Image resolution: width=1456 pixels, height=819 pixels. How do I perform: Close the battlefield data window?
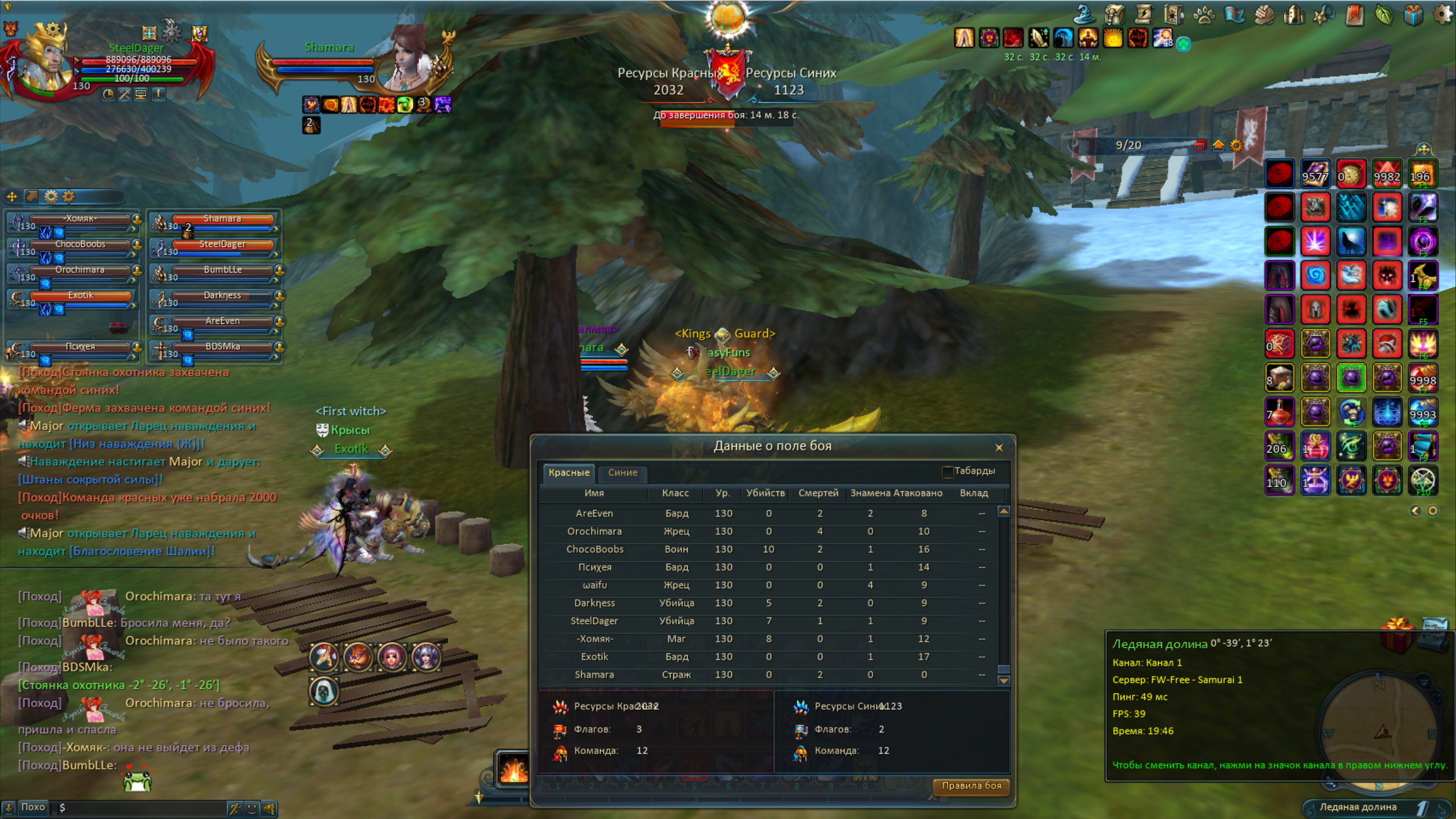999,448
